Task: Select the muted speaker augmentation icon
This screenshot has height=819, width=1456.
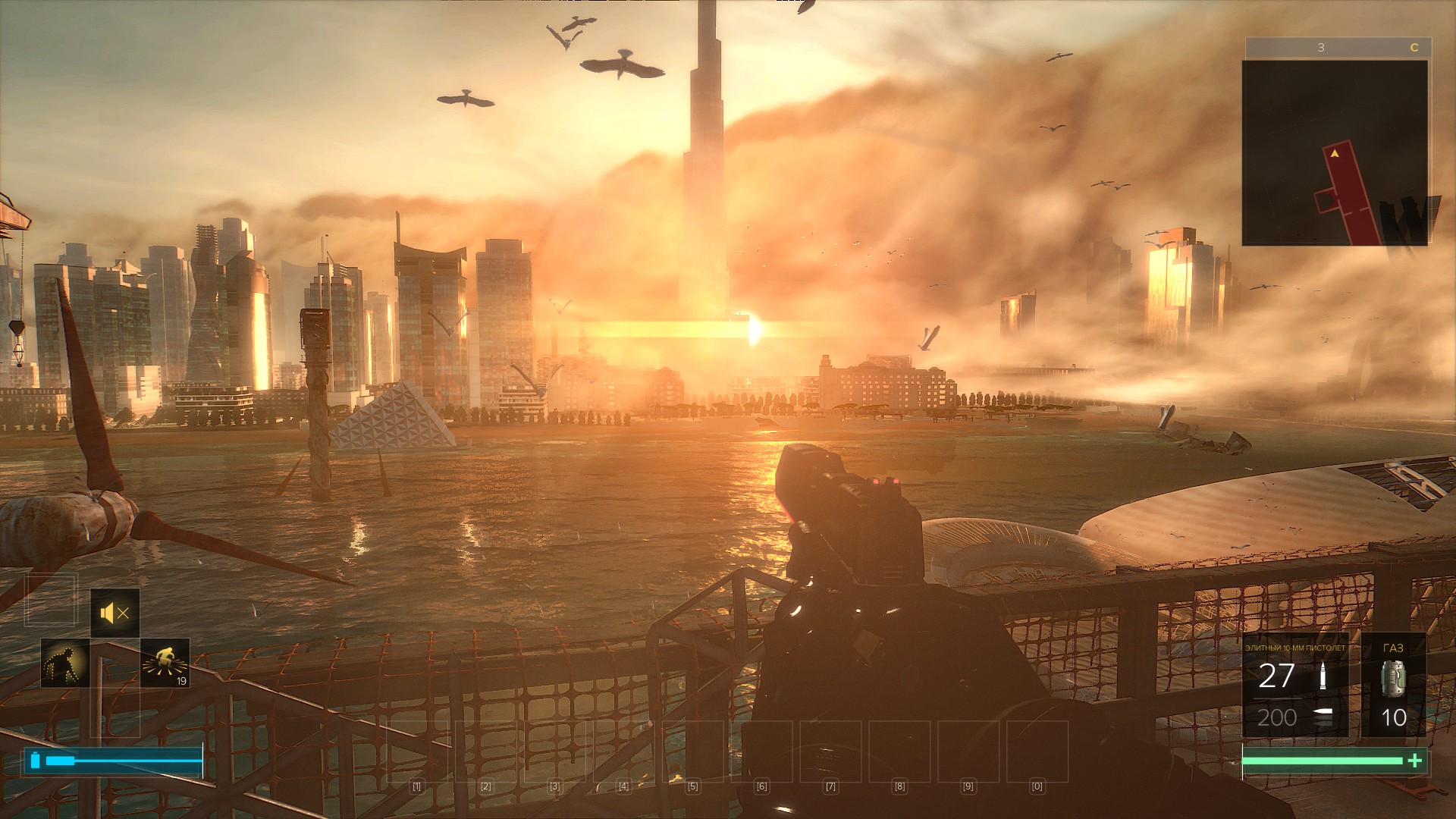Action: [x=115, y=613]
